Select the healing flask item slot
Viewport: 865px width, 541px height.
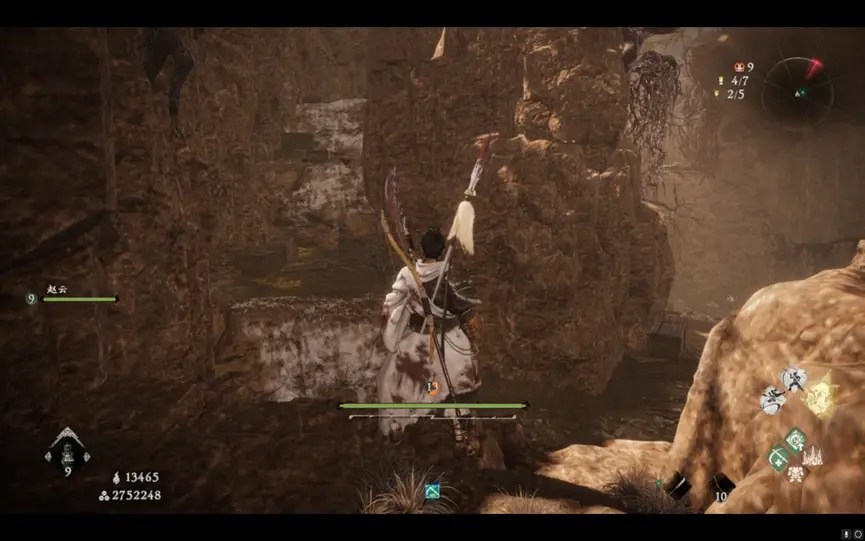click(x=68, y=449)
